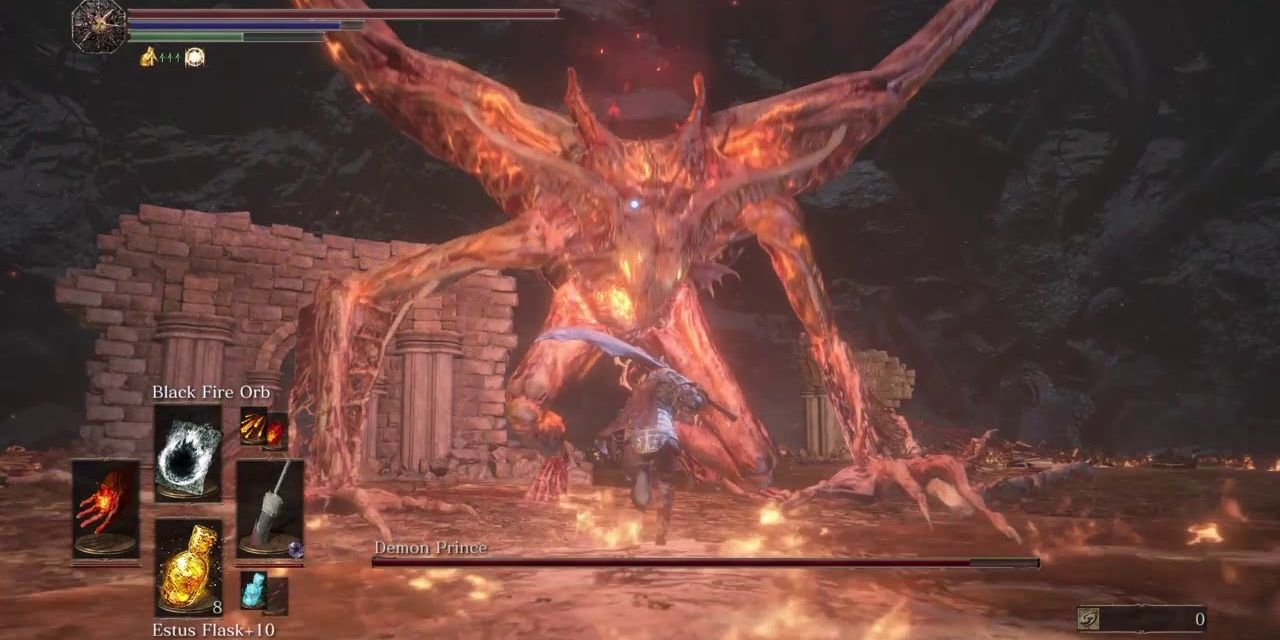The height and width of the screenshot is (640, 1280).
Task: Click the covenant emblem beside the health bar
Action: pos(99,25)
